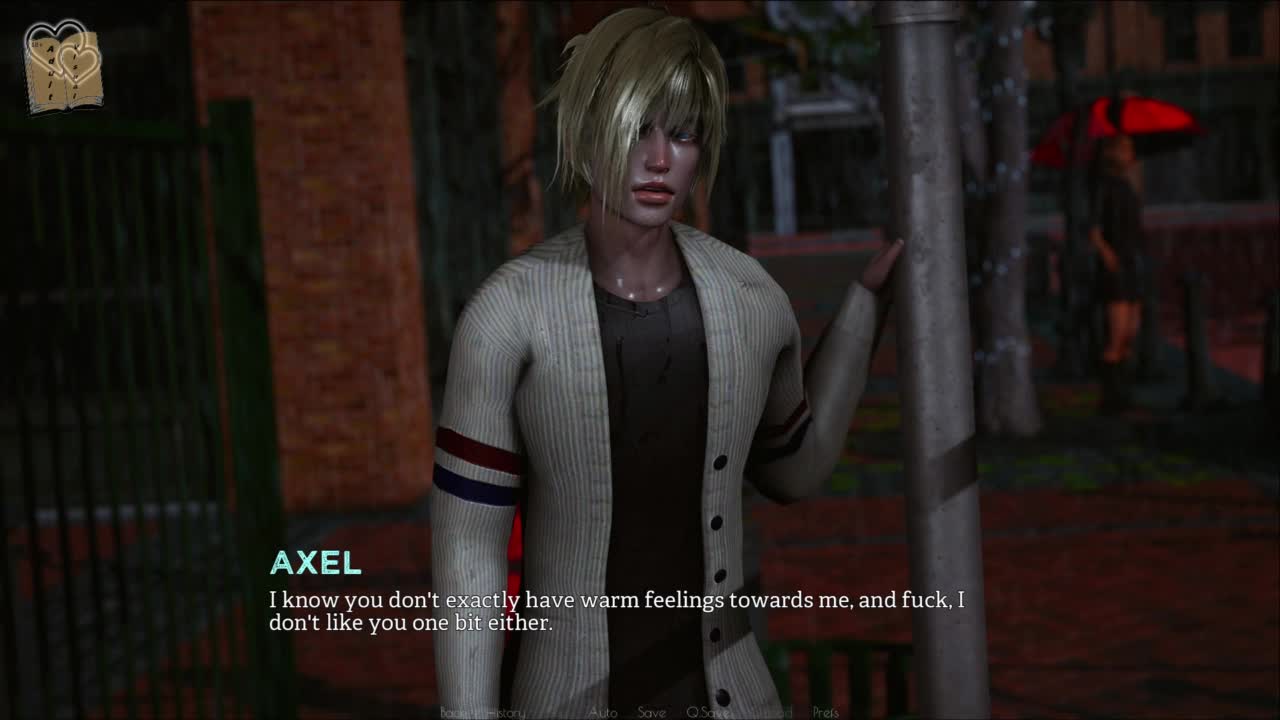
Task: Open the History log
Action: [505, 713]
